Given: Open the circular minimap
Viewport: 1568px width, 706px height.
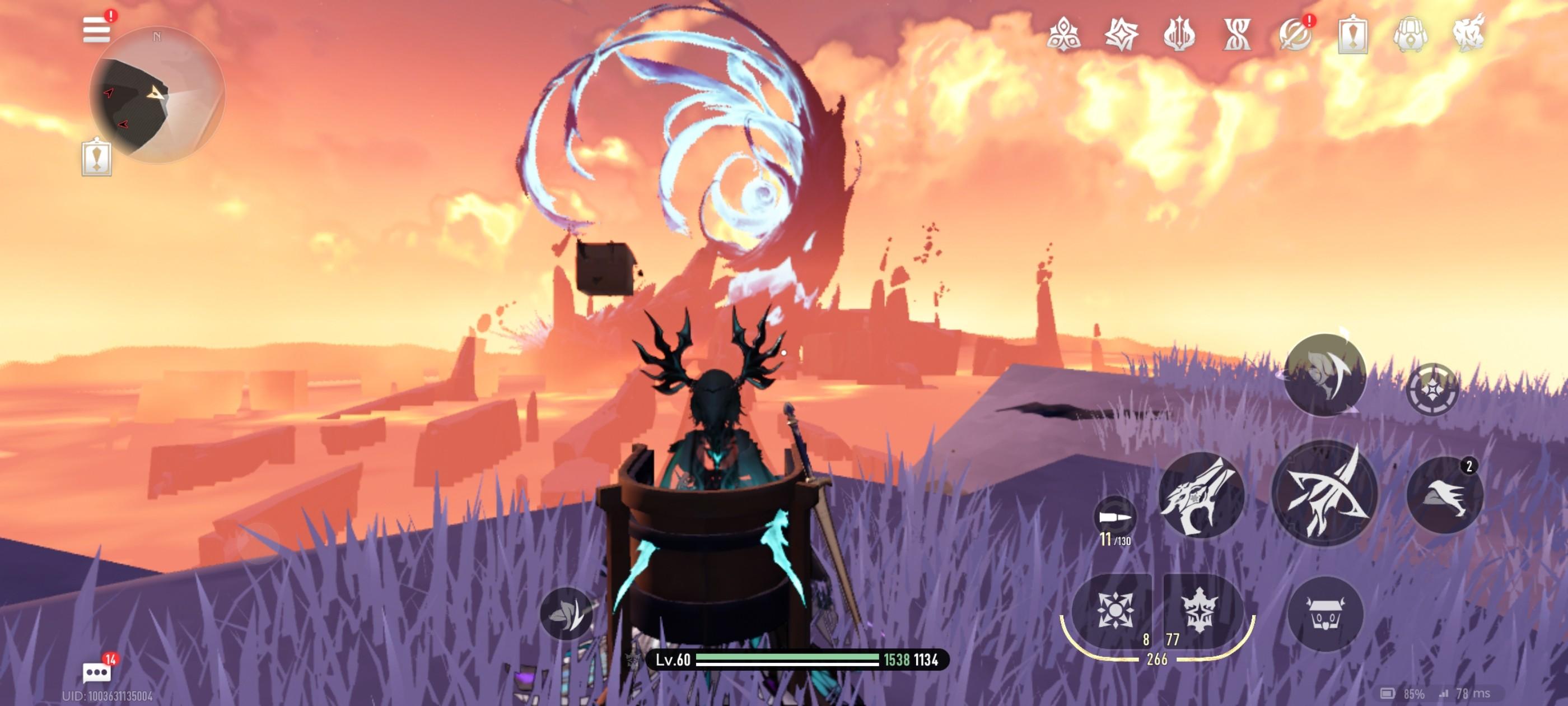Looking at the screenshot, I should click(x=157, y=95).
